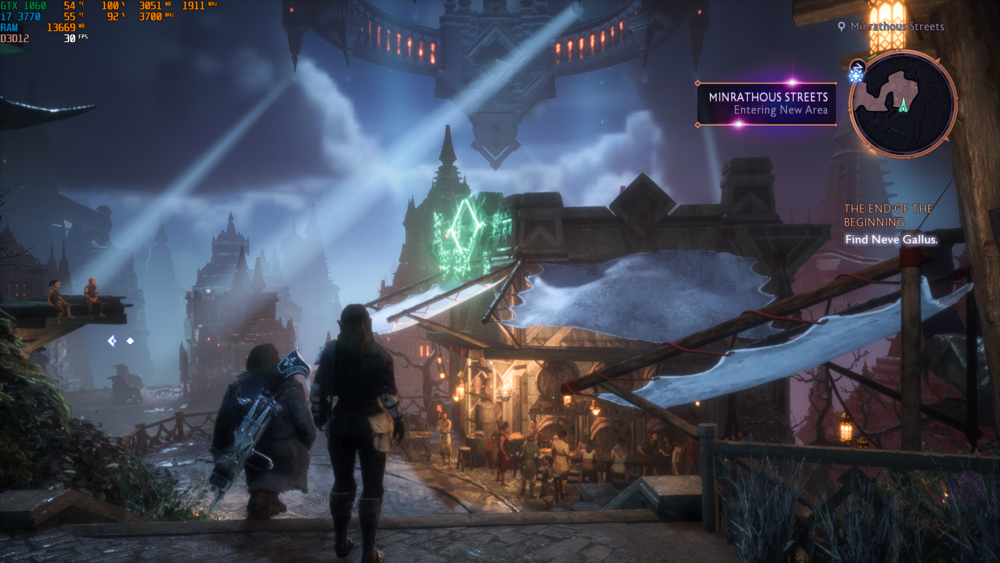Select "The End of the Beginning" quest tracker
Viewport: 1000px width, 563px height.
coord(888,215)
